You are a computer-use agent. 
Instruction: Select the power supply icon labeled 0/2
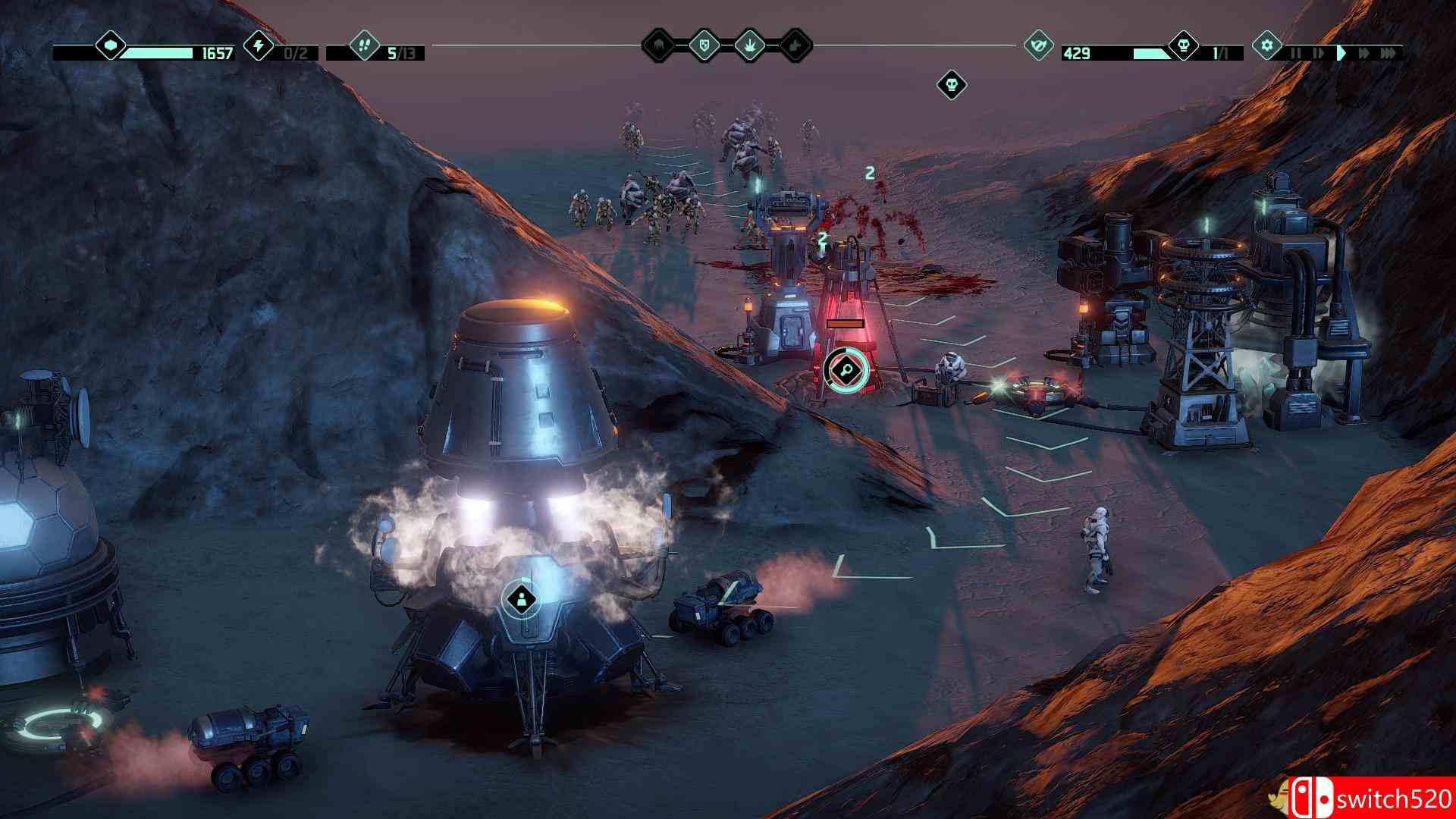pyautogui.click(x=258, y=47)
